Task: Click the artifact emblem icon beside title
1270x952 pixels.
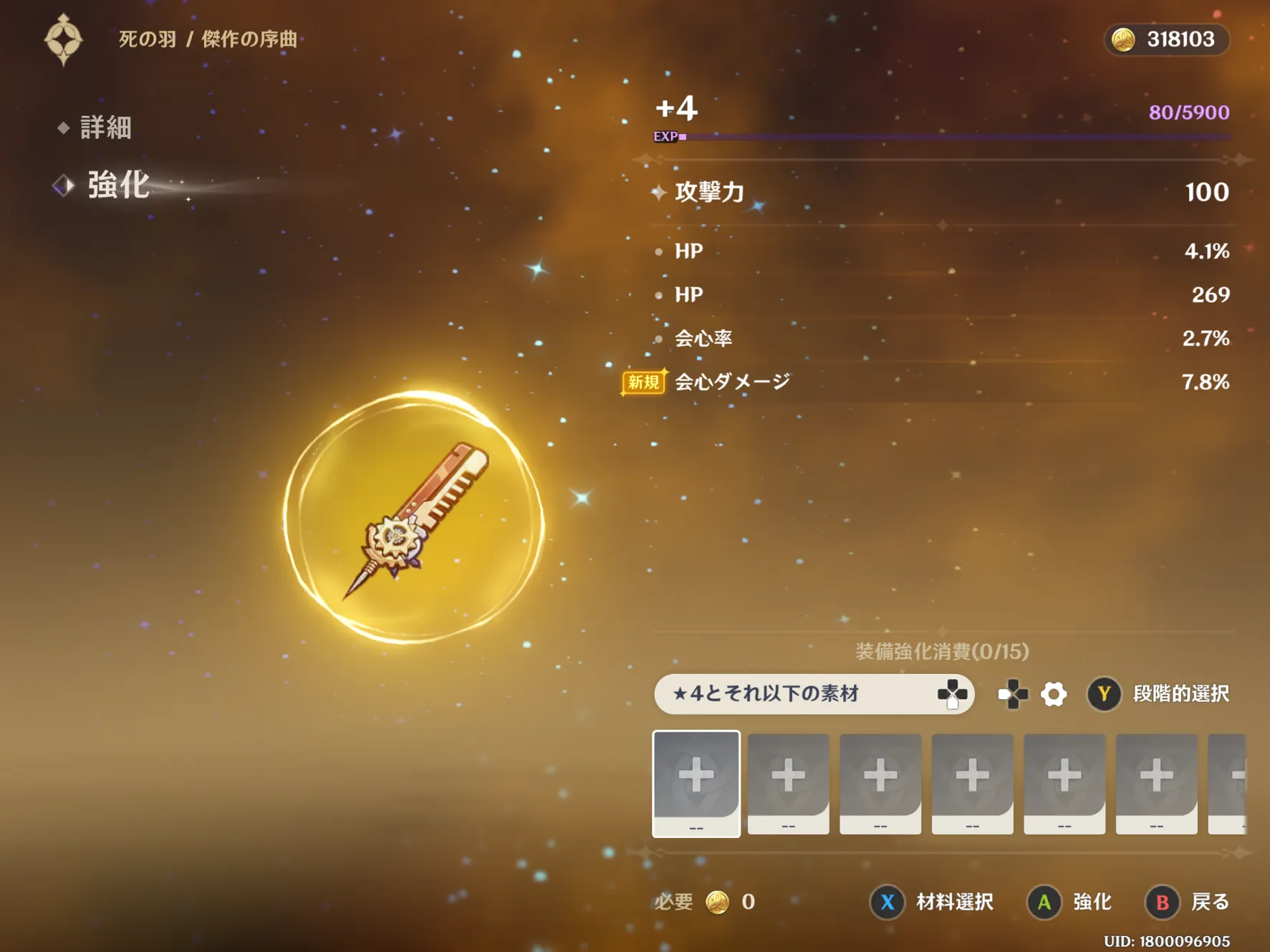Action: 64,39
